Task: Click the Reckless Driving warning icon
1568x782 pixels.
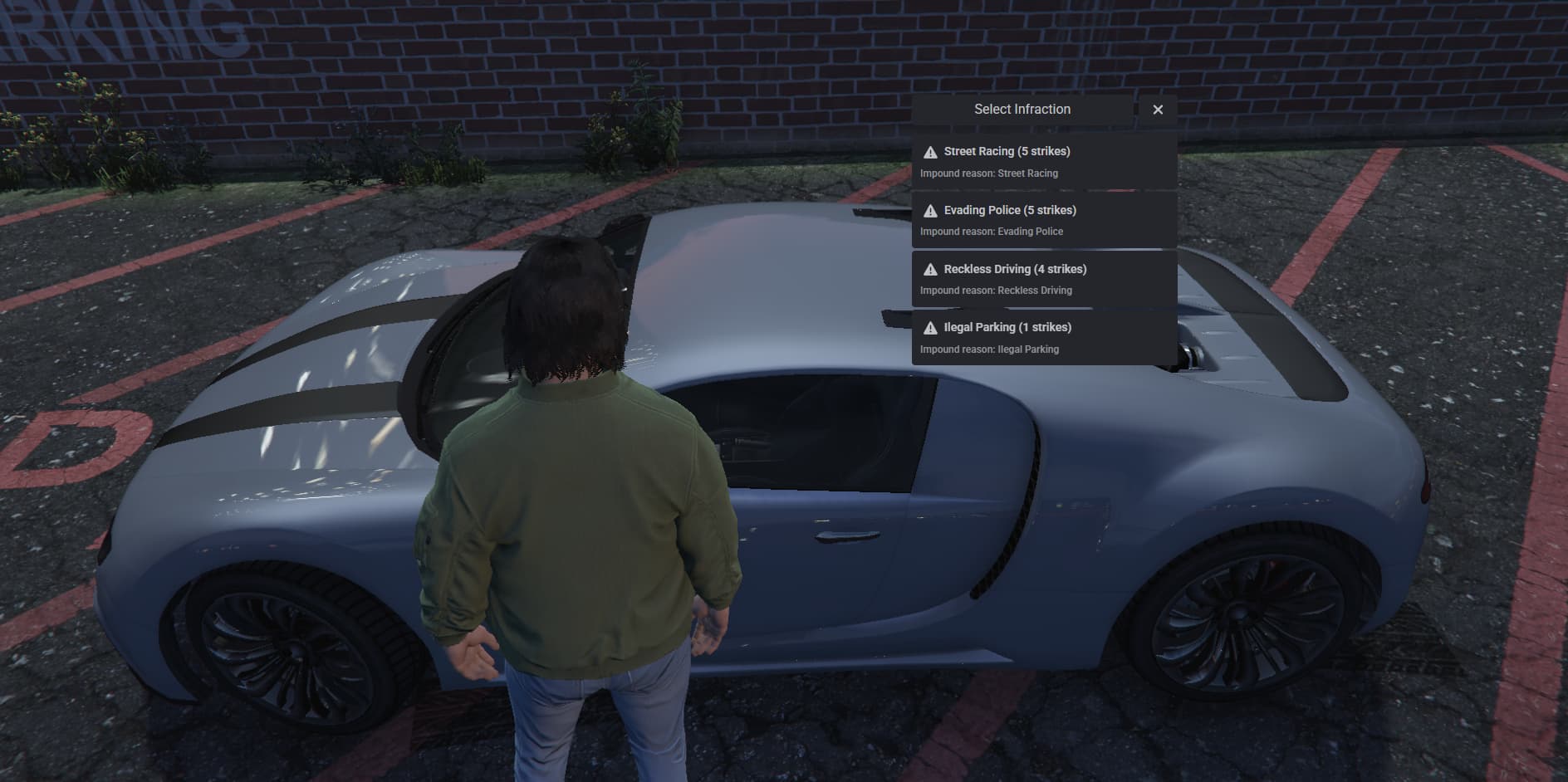Action: click(x=930, y=269)
